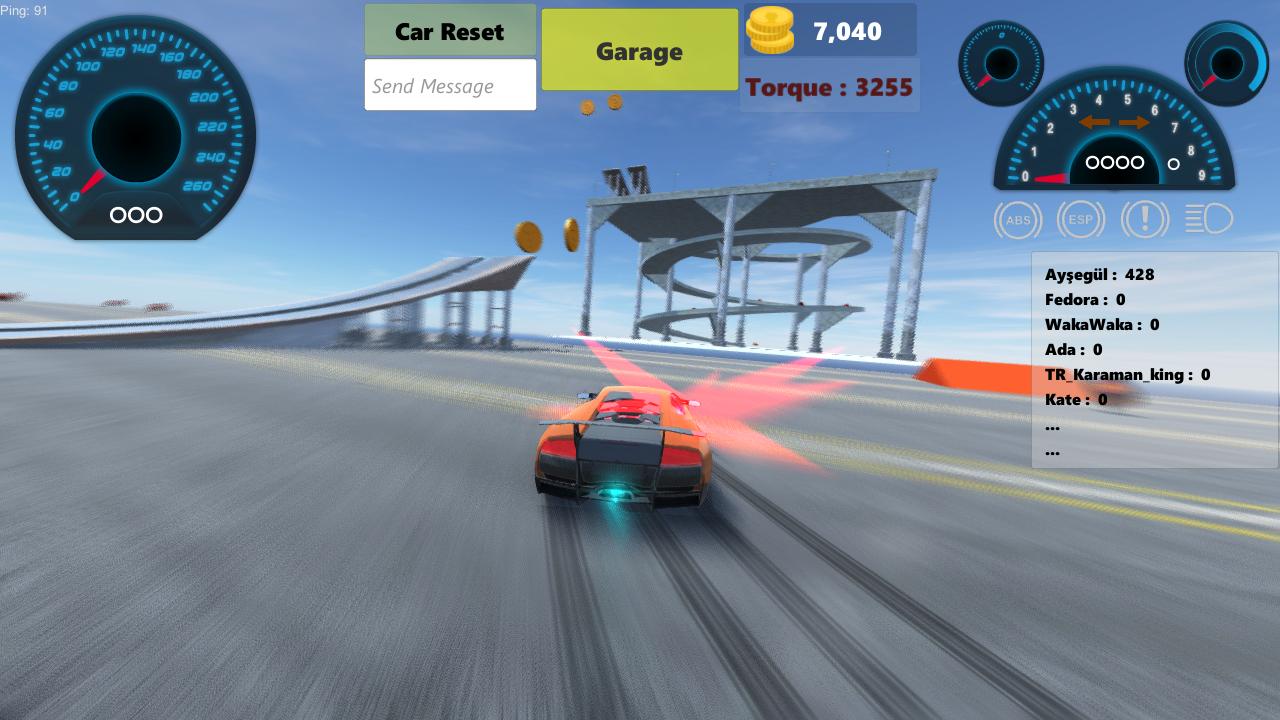Select TR_Karaman_king in the leaderboard

[x=1127, y=374]
